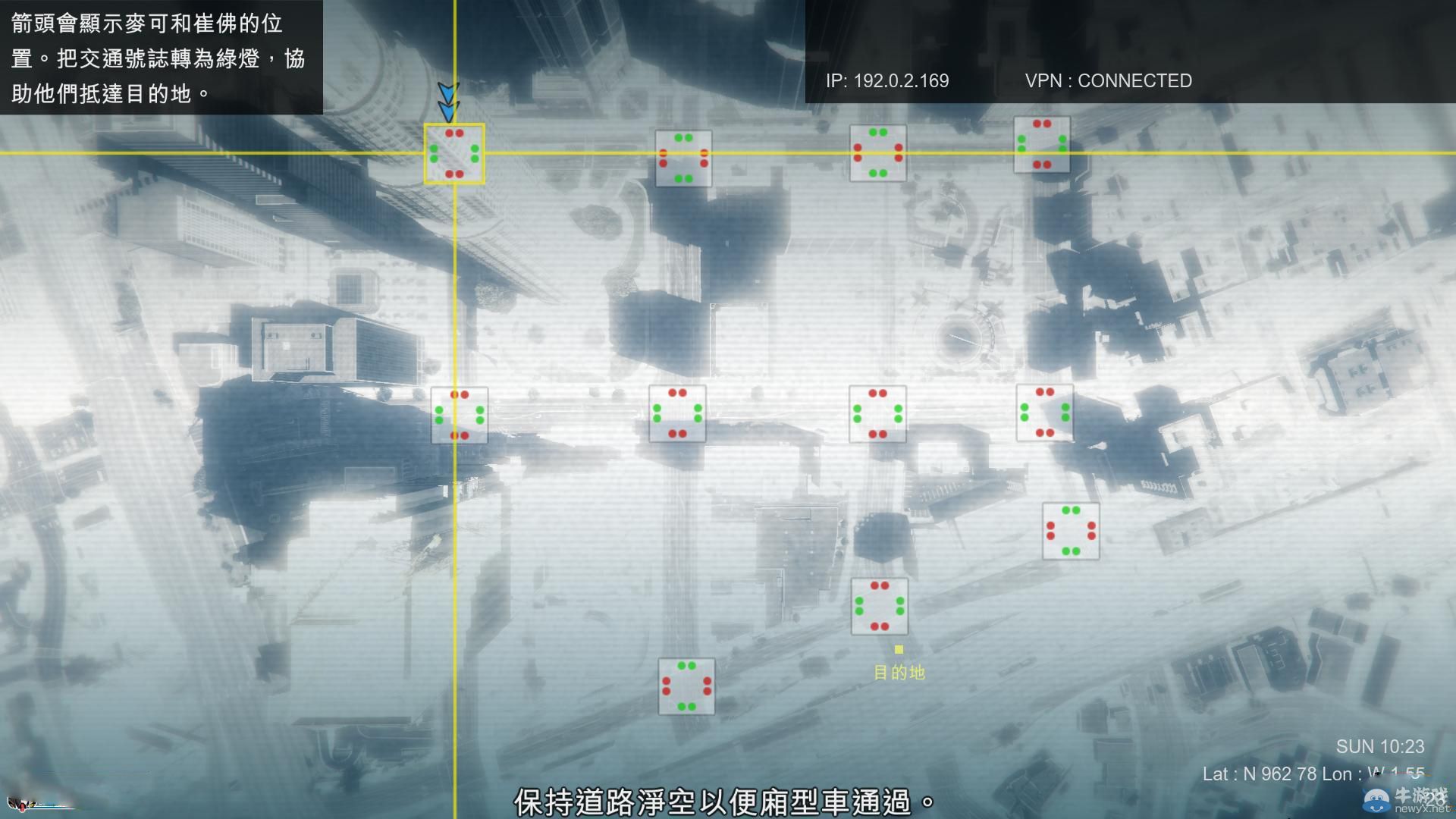Select the middle-row signal on the yellow crosshair line
1456x819 pixels.
[x=460, y=415]
